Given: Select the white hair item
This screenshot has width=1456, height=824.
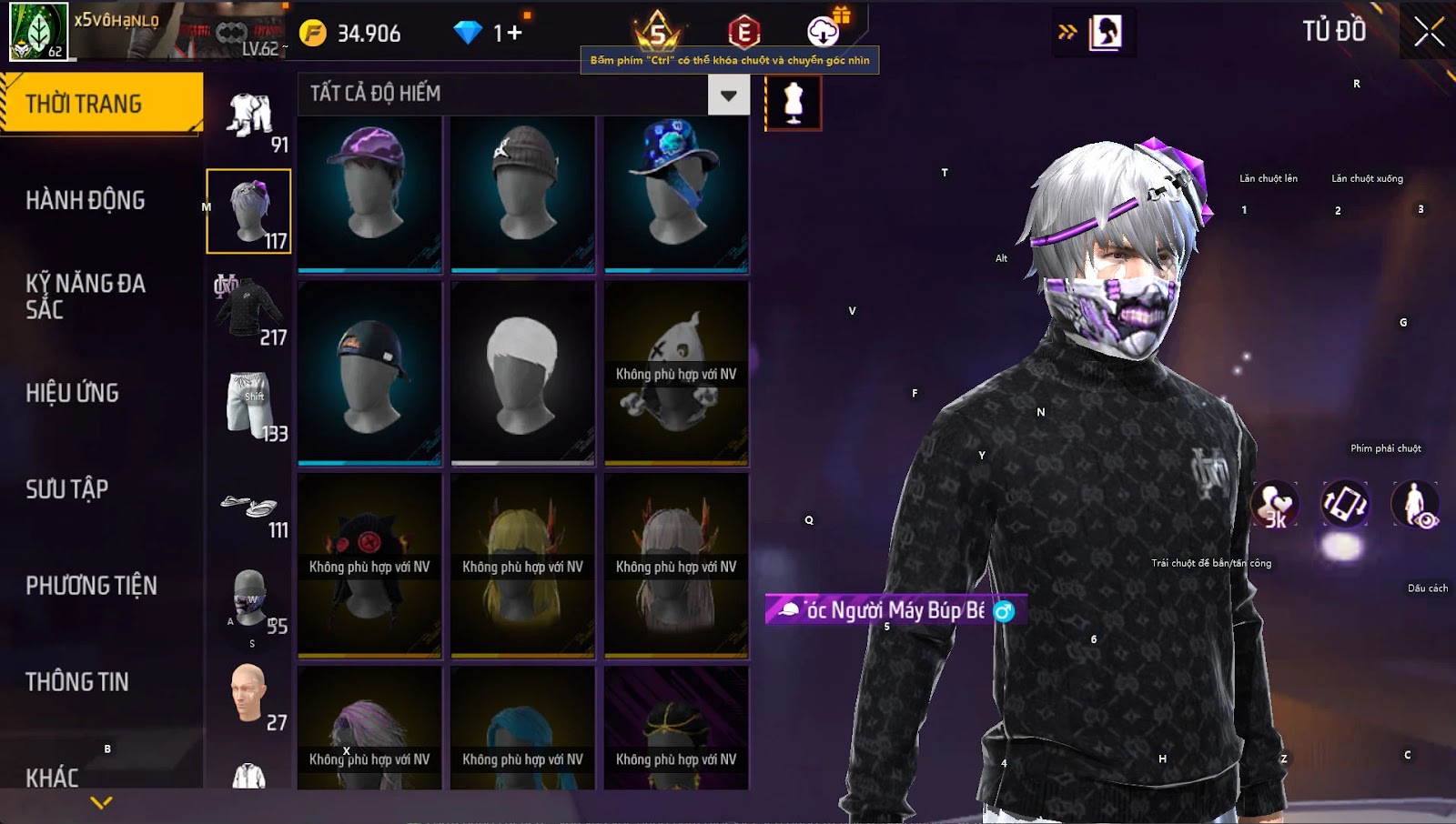Looking at the screenshot, I should coord(522,373).
